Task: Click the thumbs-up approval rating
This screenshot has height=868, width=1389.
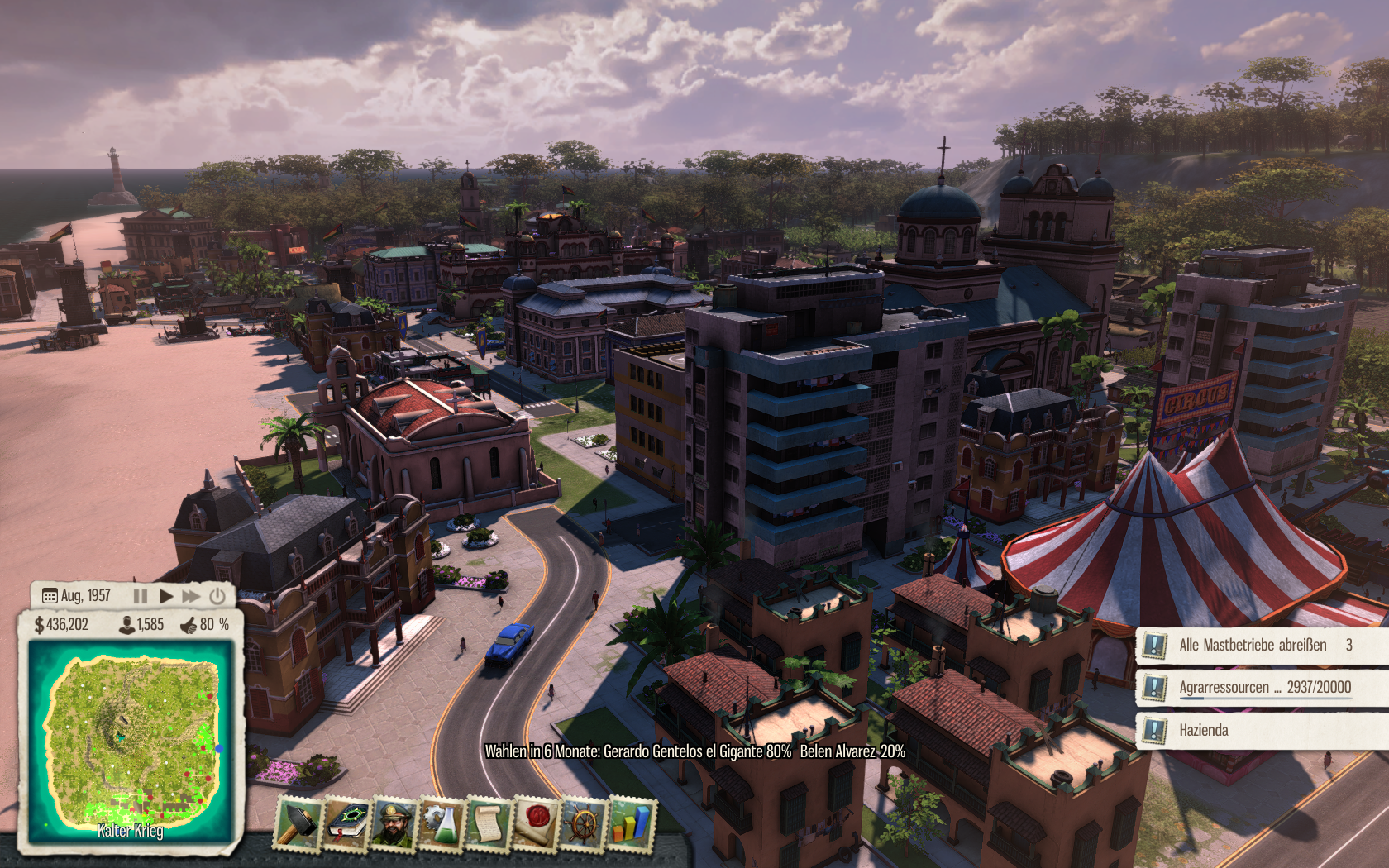Action: [205, 625]
